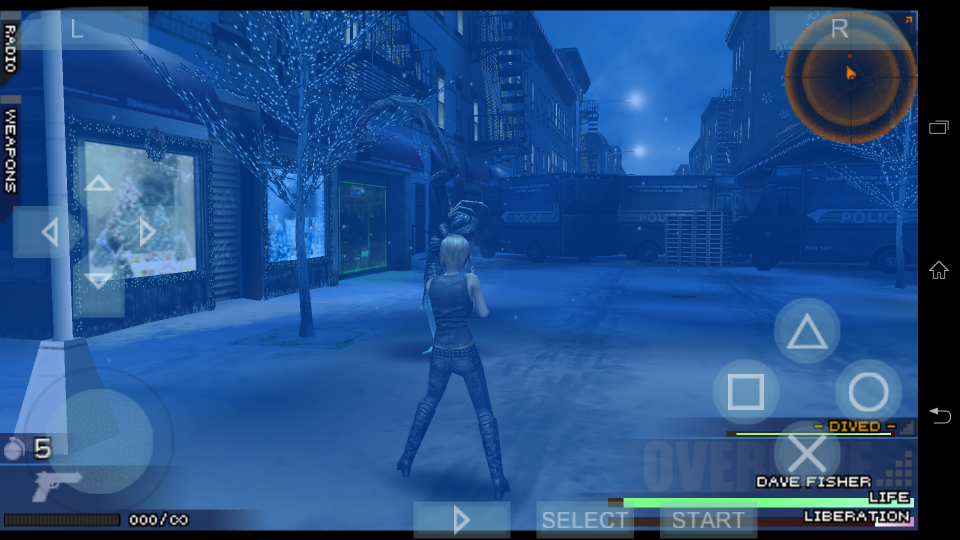
Task: Select the handgun weapon icon
Action: (56, 487)
